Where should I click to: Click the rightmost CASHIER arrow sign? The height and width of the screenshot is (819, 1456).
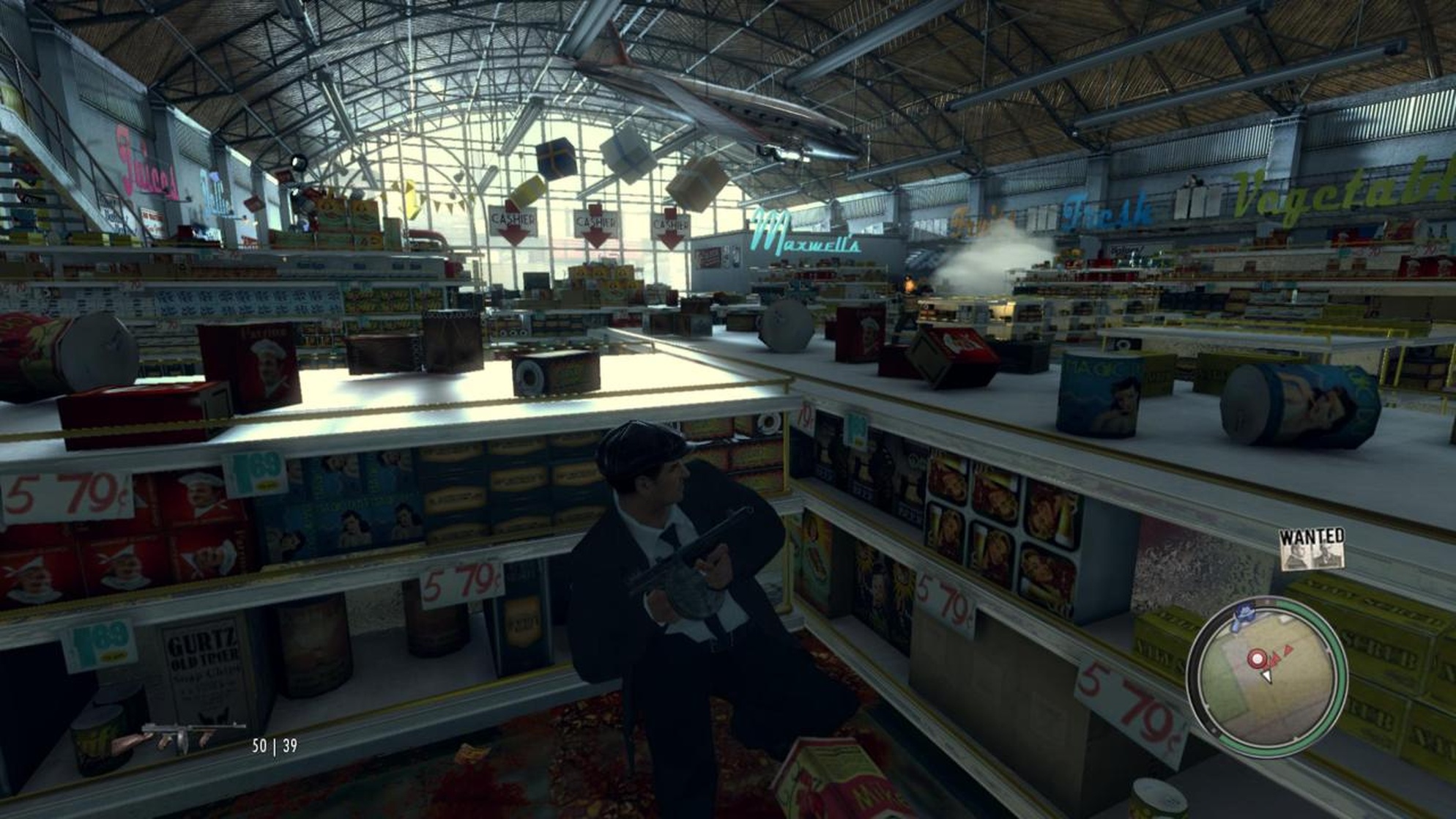coord(671,223)
